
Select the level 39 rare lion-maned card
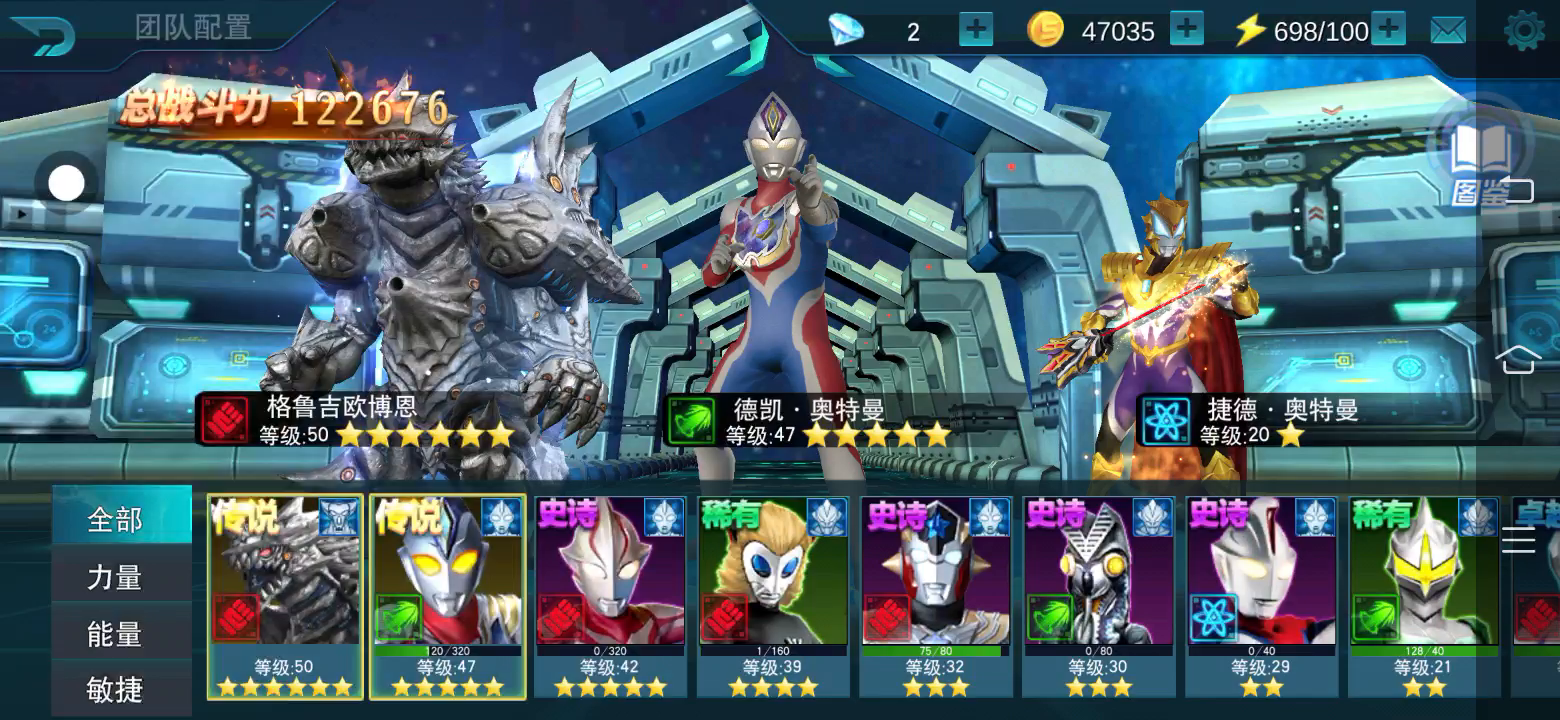pos(773,596)
